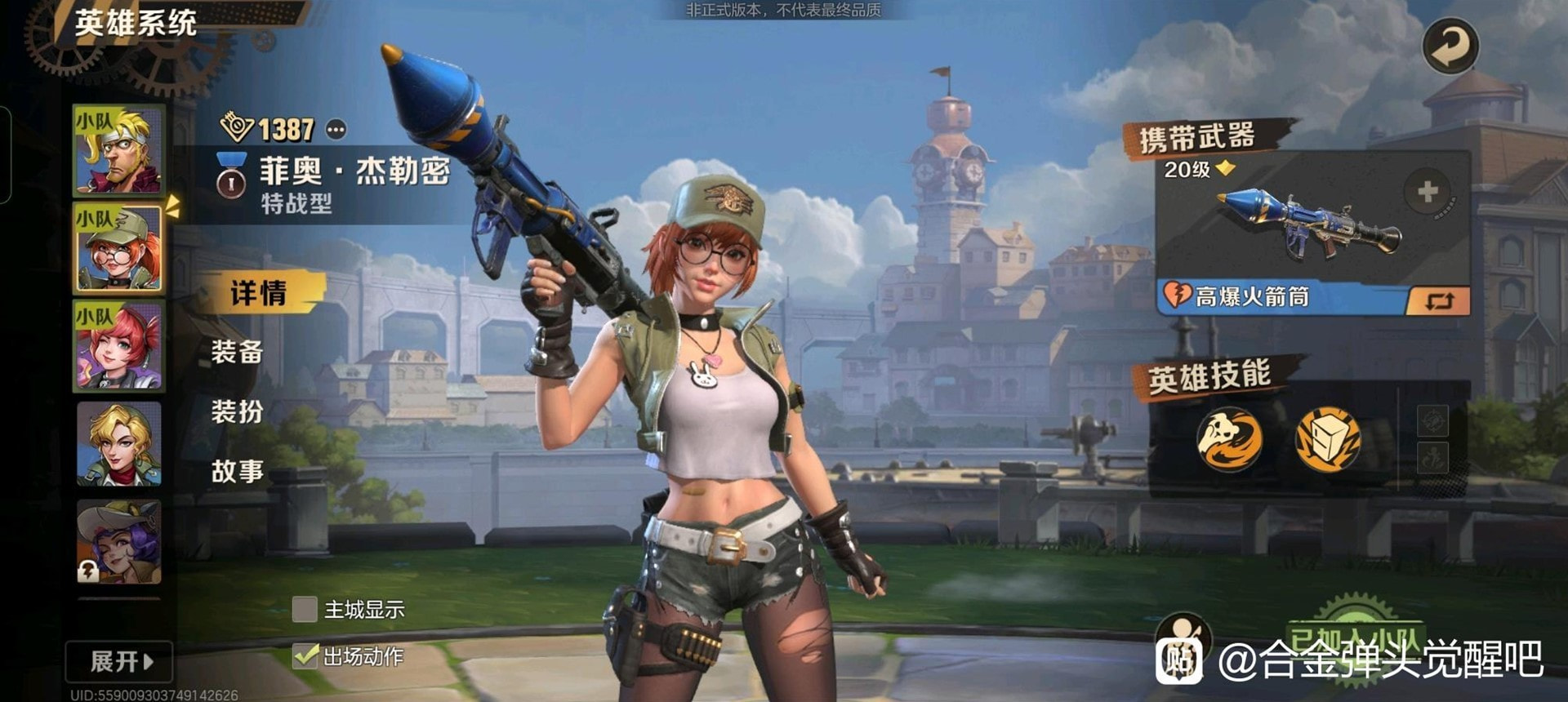View the rocket launcher weapon image
Screen dimensions: 1568x702
point(1307,224)
